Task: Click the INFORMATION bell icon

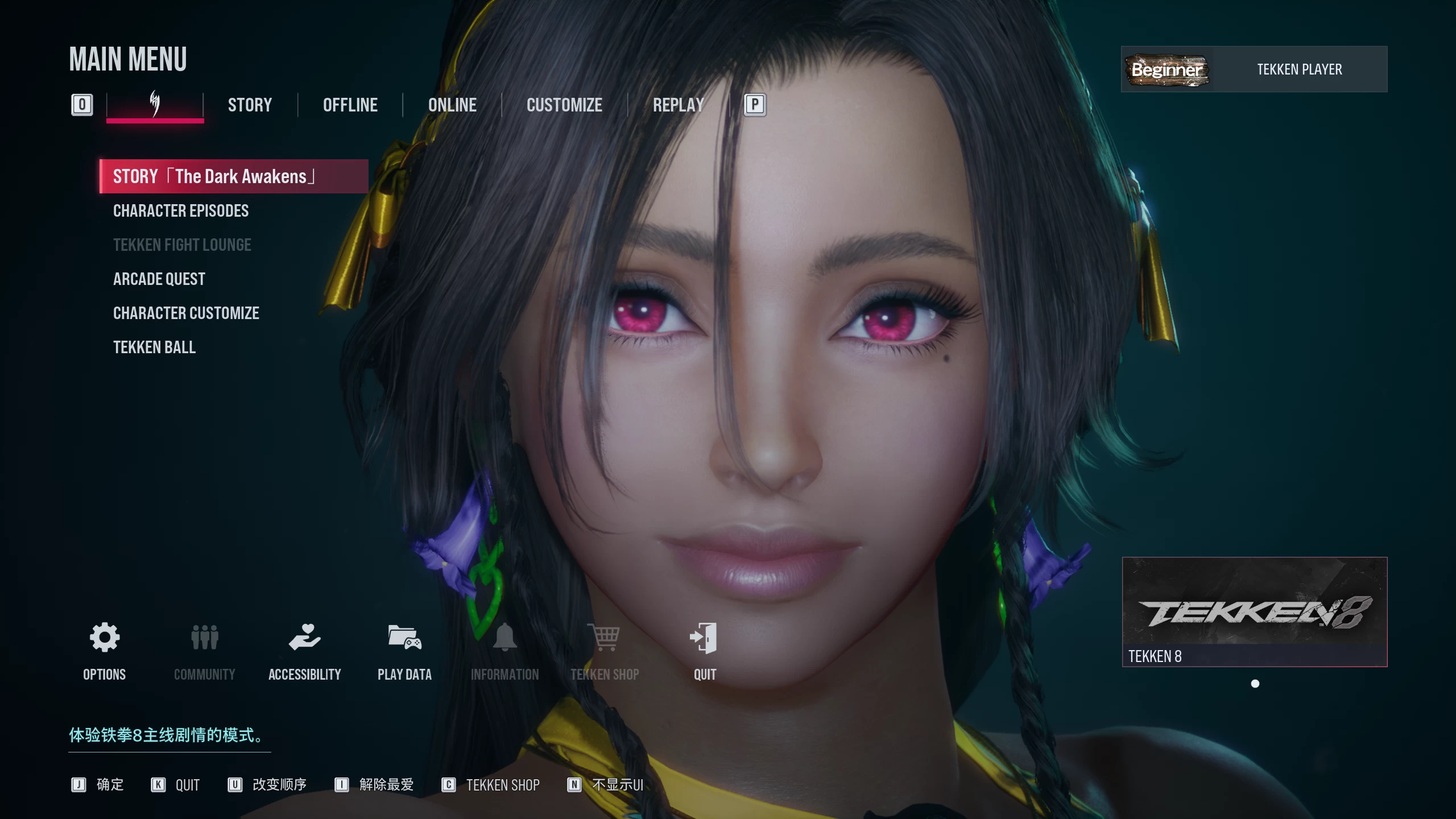Action: pos(505,638)
